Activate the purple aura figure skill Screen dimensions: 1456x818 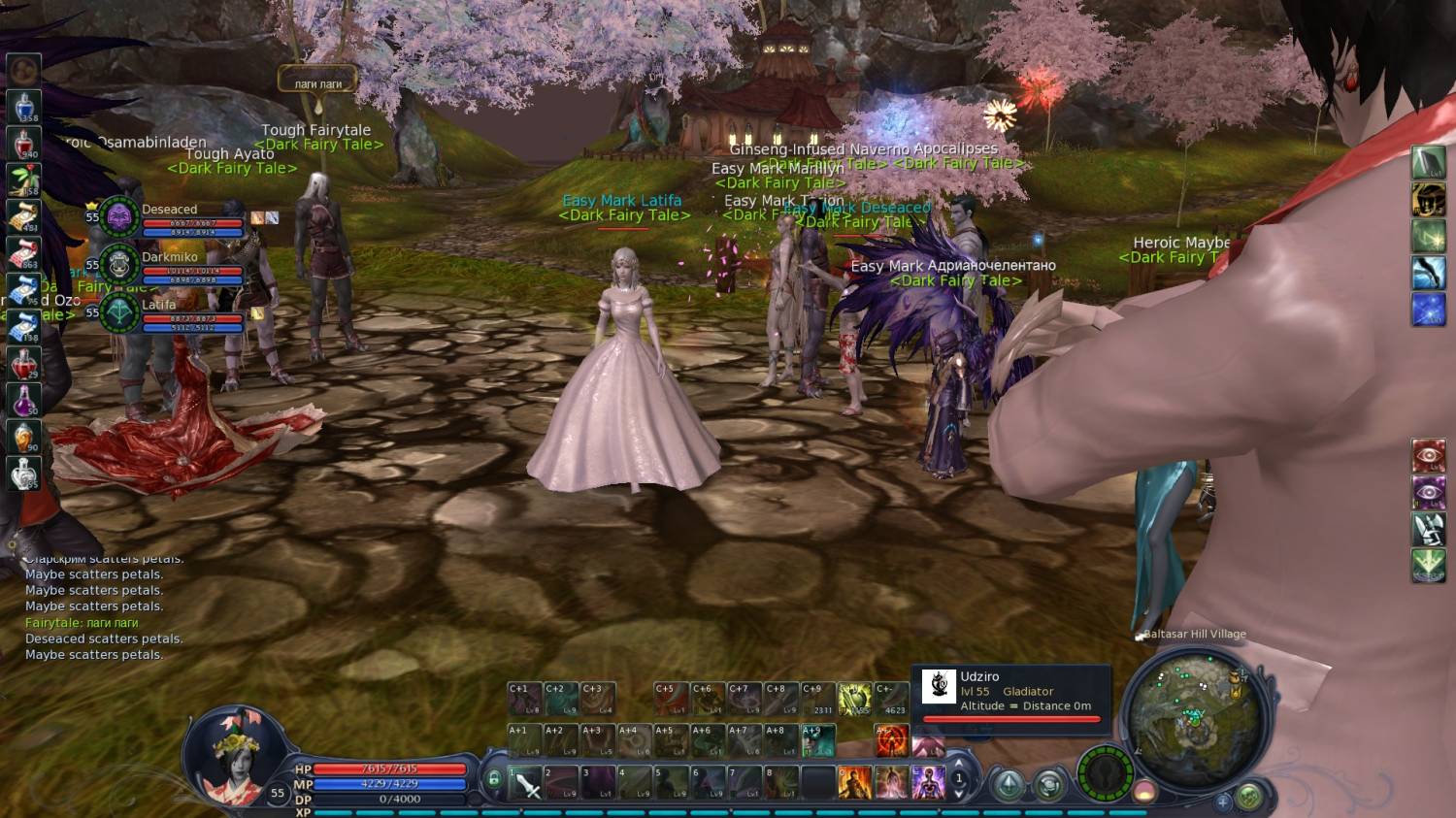pos(928,782)
